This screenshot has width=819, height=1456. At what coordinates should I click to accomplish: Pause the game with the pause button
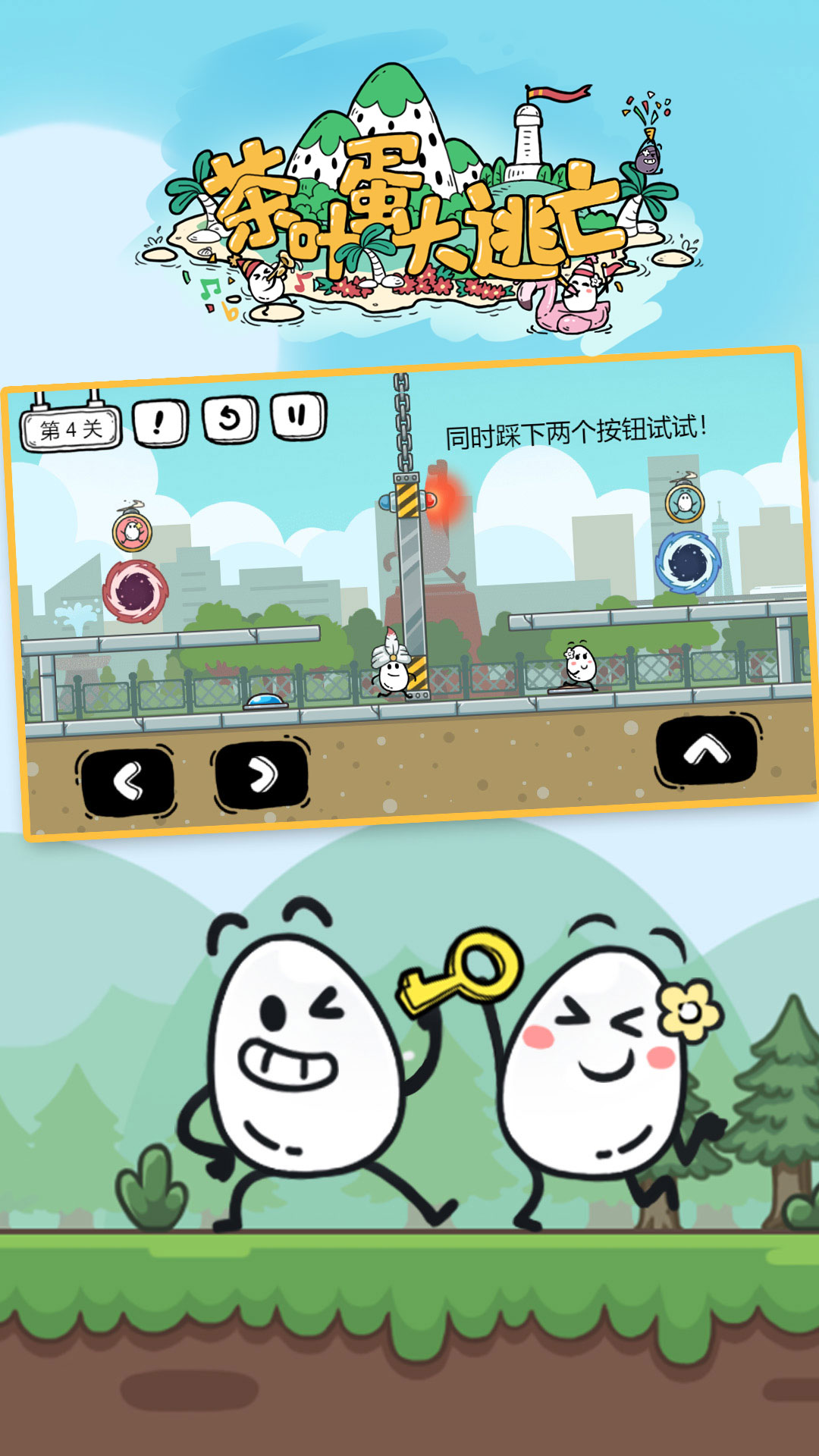(299, 415)
